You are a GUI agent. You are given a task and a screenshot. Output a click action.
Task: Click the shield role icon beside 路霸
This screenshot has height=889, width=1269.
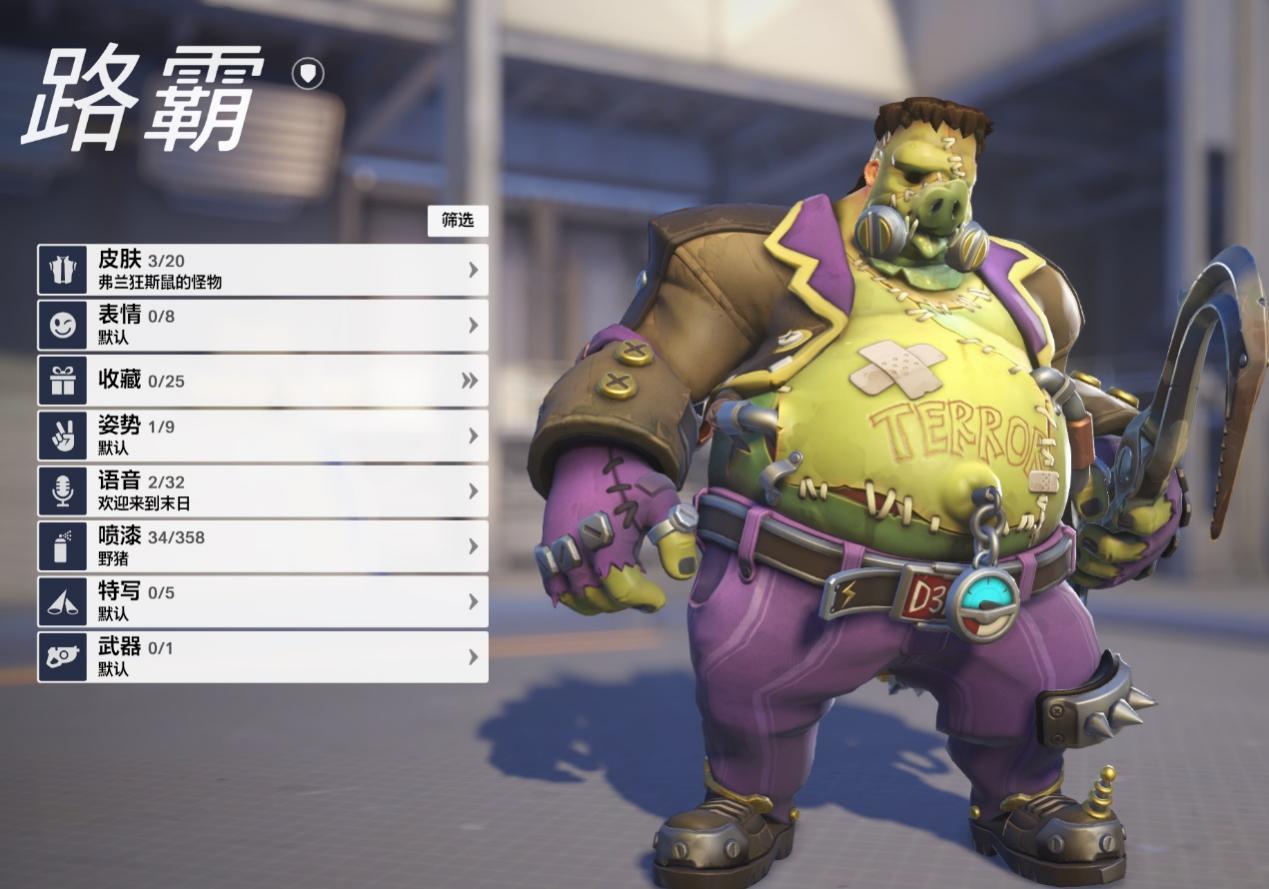pyautogui.click(x=308, y=73)
